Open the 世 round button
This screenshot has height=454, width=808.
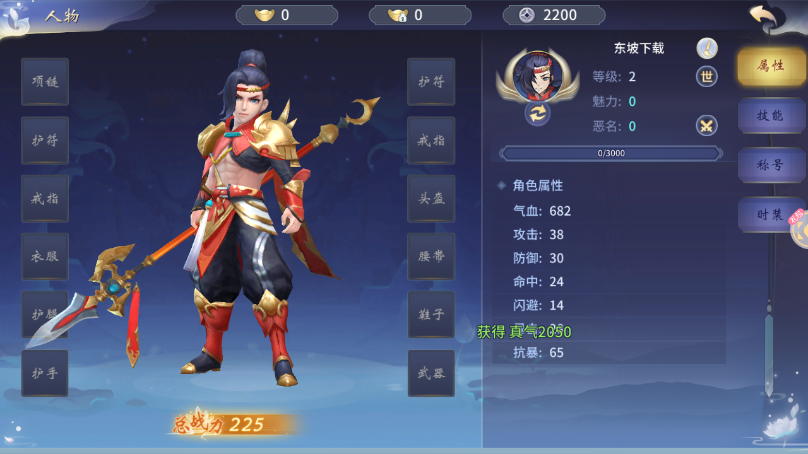pyautogui.click(x=707, y=77)
